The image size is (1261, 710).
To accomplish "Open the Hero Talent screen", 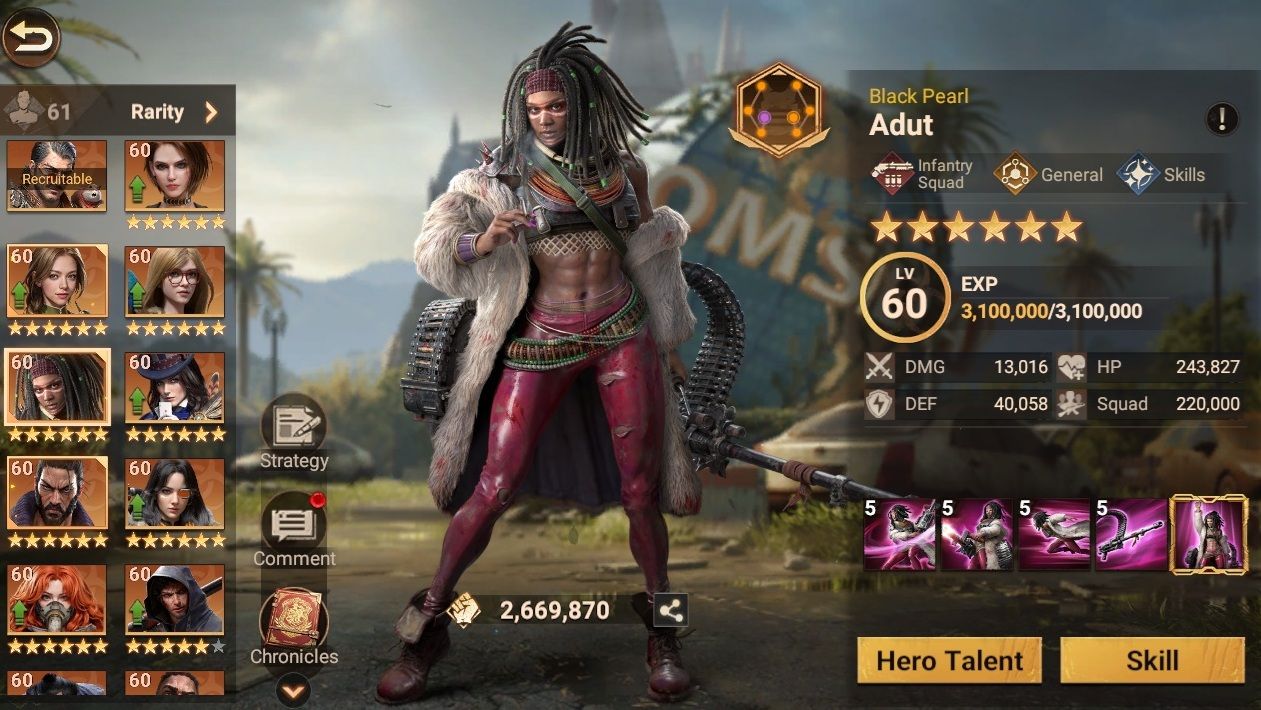I will 949,661.
